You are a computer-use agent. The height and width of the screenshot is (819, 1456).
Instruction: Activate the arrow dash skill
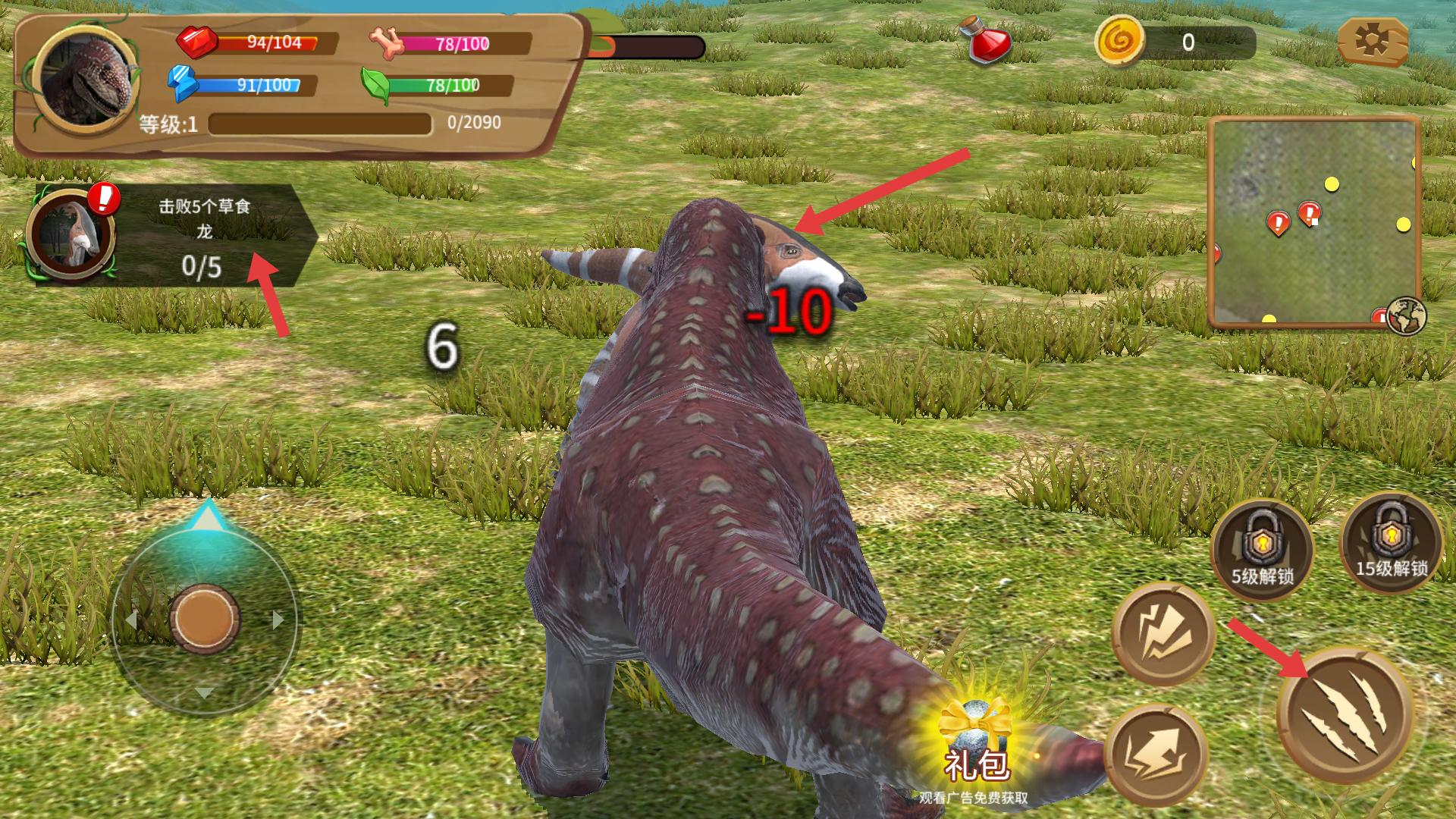coord(1156,755)
